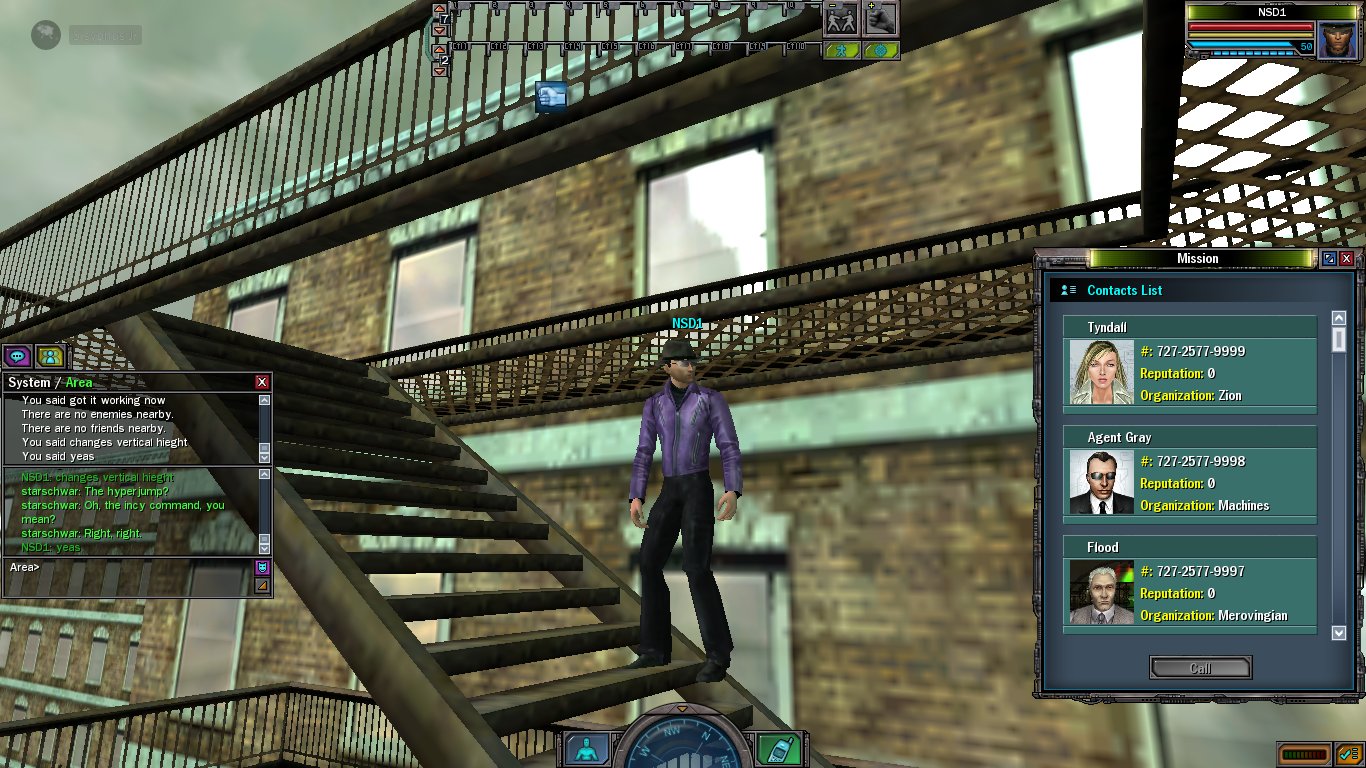Activate the two fighters combat stance icon
The height and width of the screenshot is (768, 1366).
841,19
